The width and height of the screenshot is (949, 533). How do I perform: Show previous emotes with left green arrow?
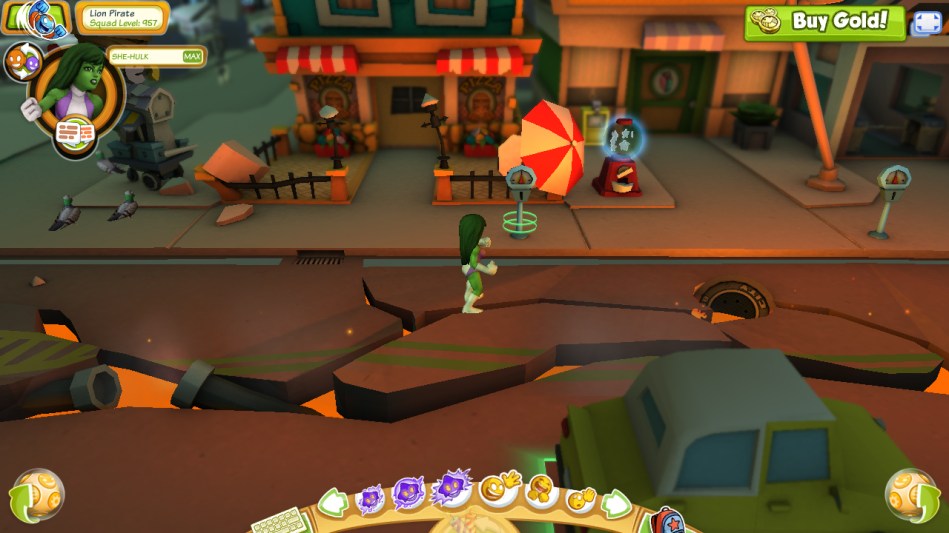point(331,502)
